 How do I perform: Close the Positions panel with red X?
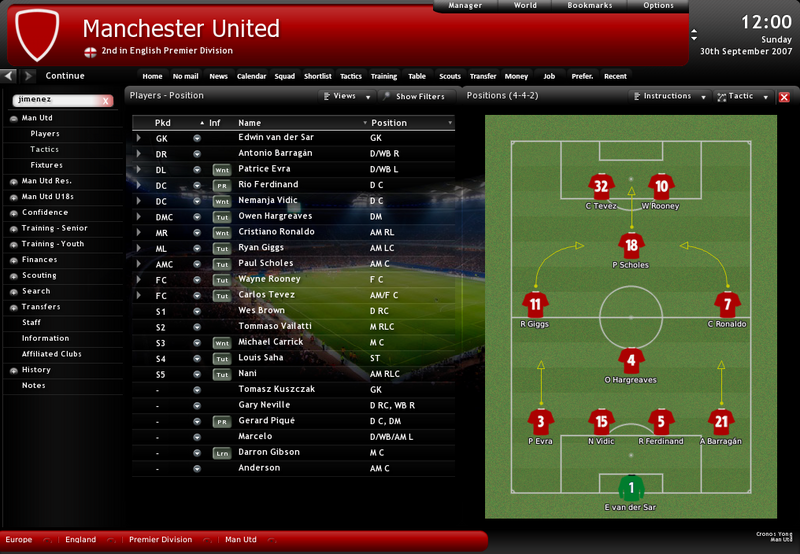tap(784, 97)
